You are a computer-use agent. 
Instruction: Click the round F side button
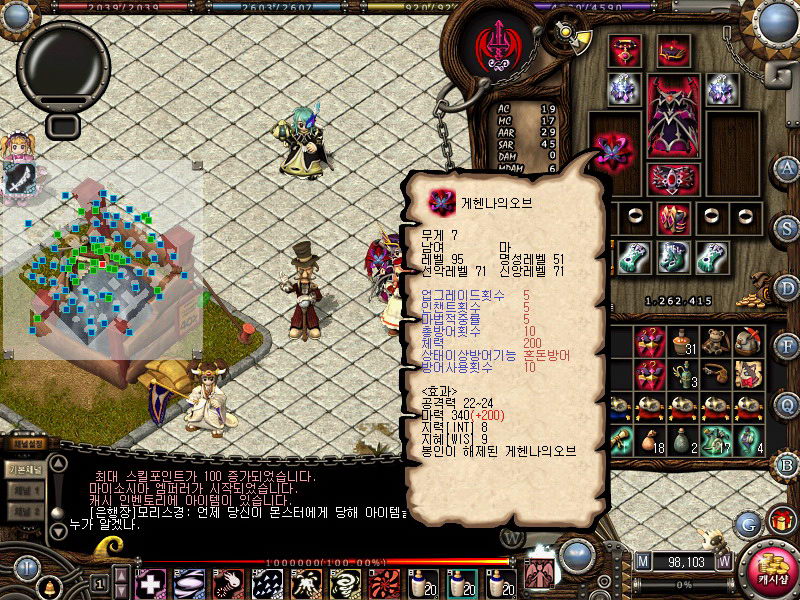(787, 347)
